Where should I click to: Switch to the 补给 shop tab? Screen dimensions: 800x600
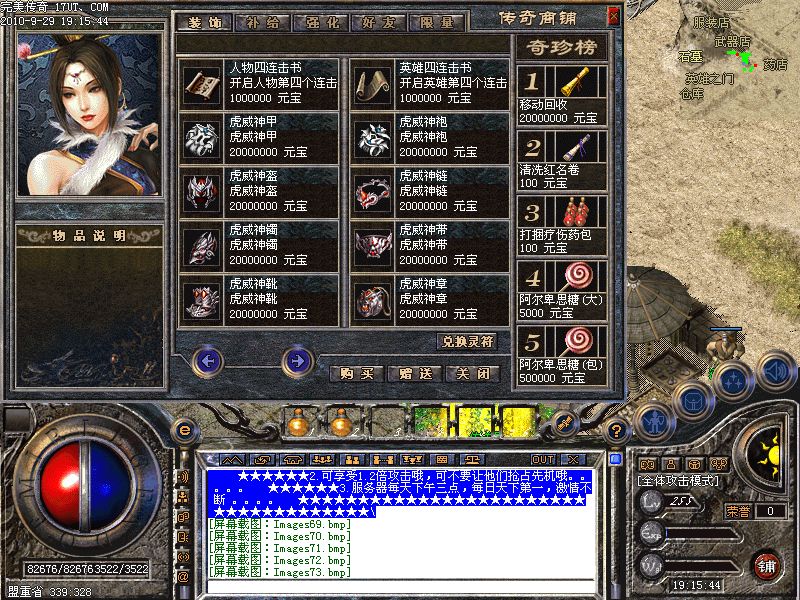tap(263, 20)
